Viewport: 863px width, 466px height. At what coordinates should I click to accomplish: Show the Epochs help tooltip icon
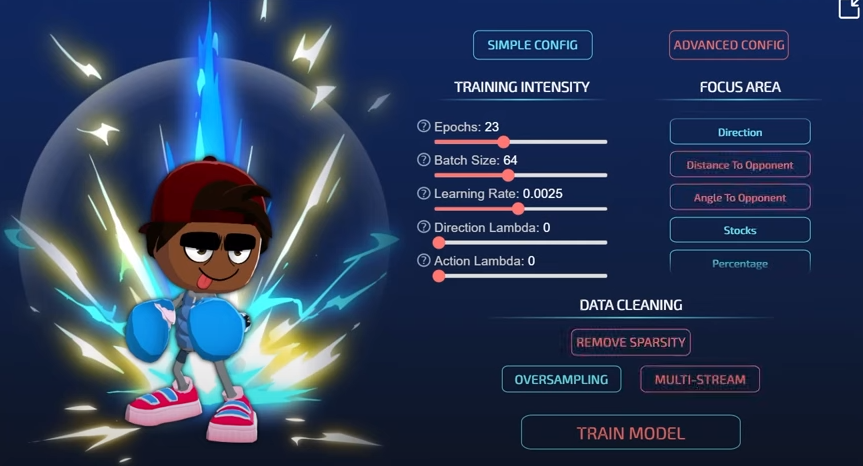click(424, 127)
